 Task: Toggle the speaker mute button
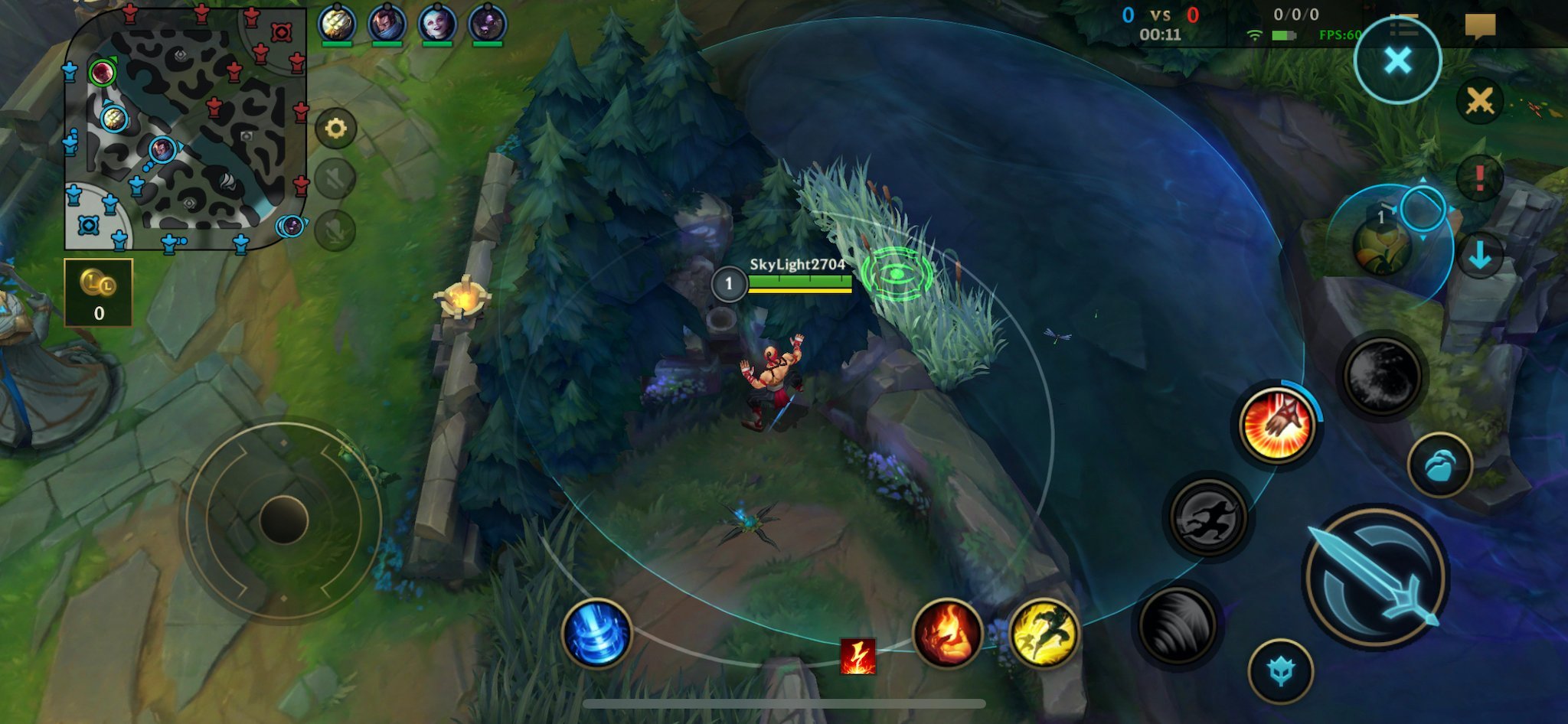click(x=335, y=180)
